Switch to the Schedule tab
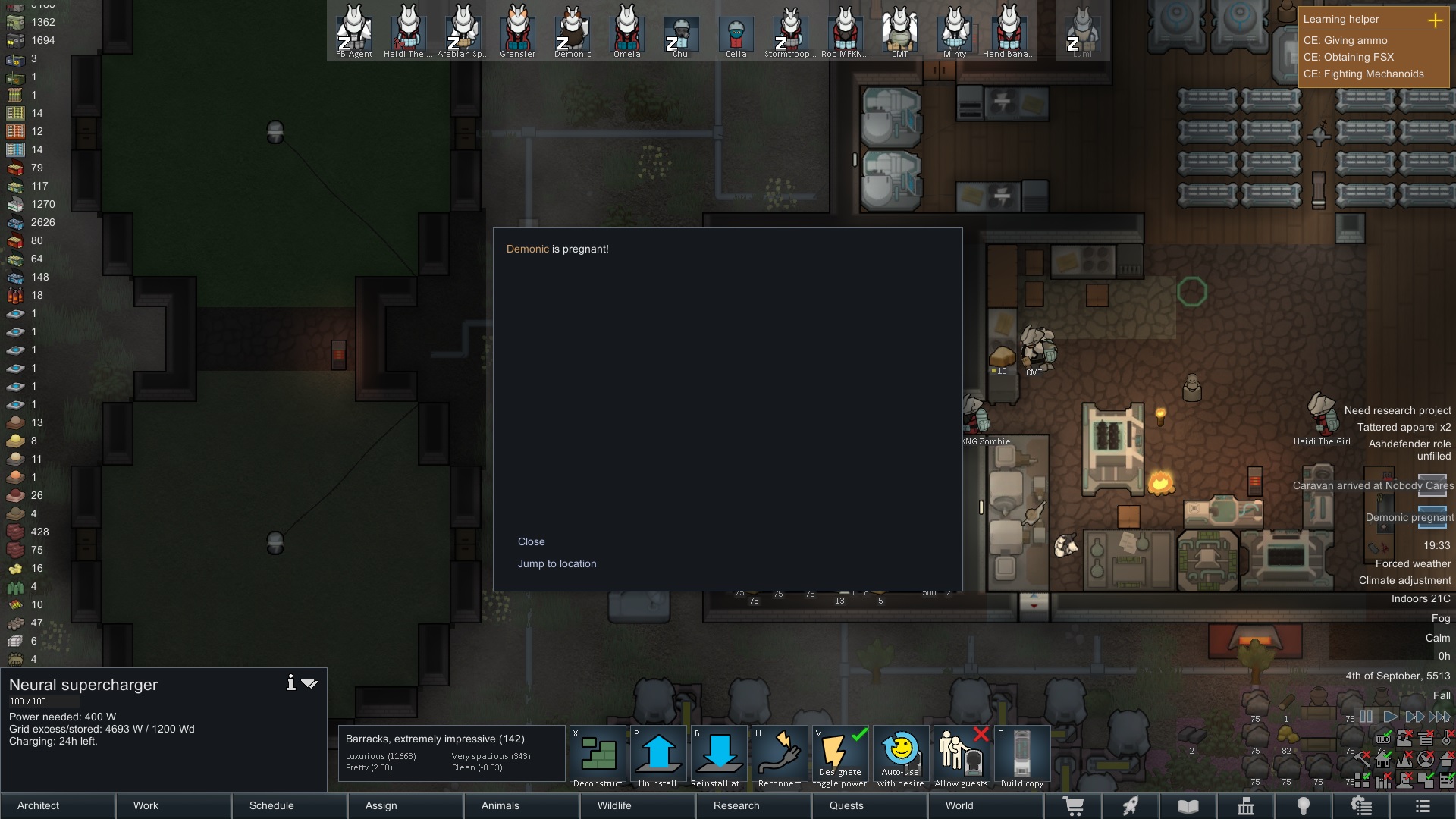This screenshot has width=1456, height=819. click(x=271, y=805)
